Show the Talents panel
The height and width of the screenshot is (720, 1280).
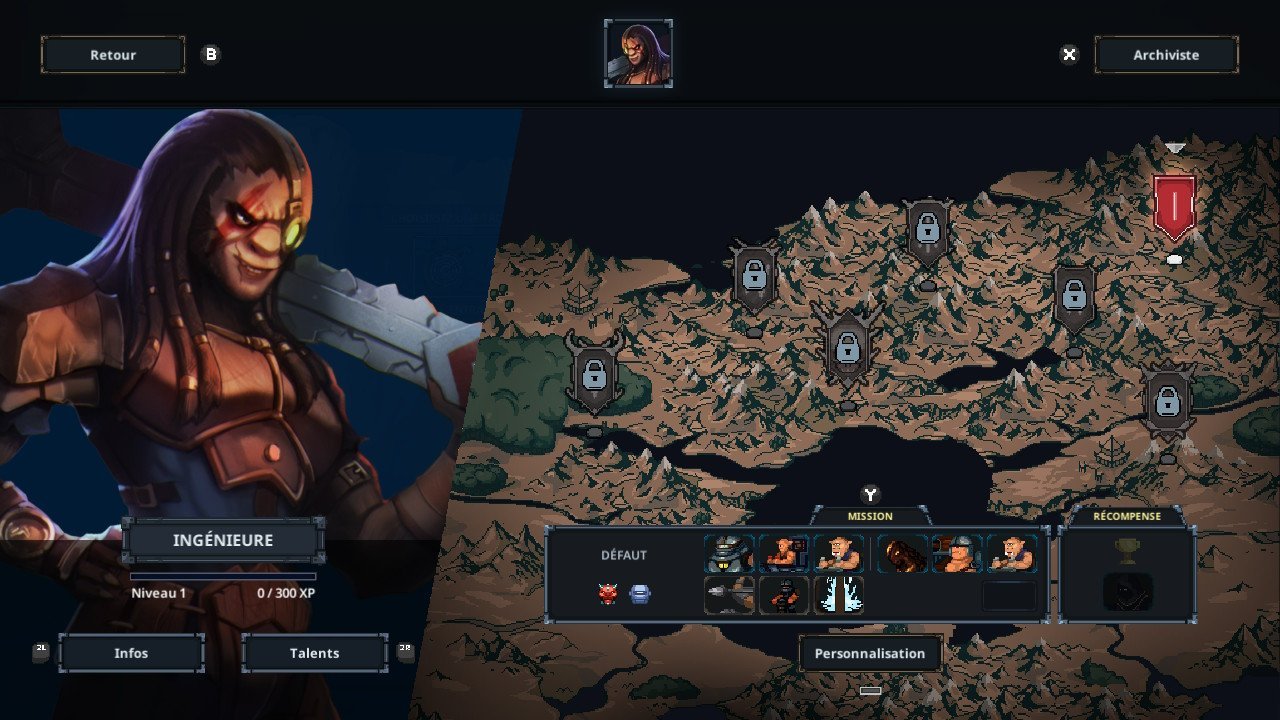(x=315, y=653)
